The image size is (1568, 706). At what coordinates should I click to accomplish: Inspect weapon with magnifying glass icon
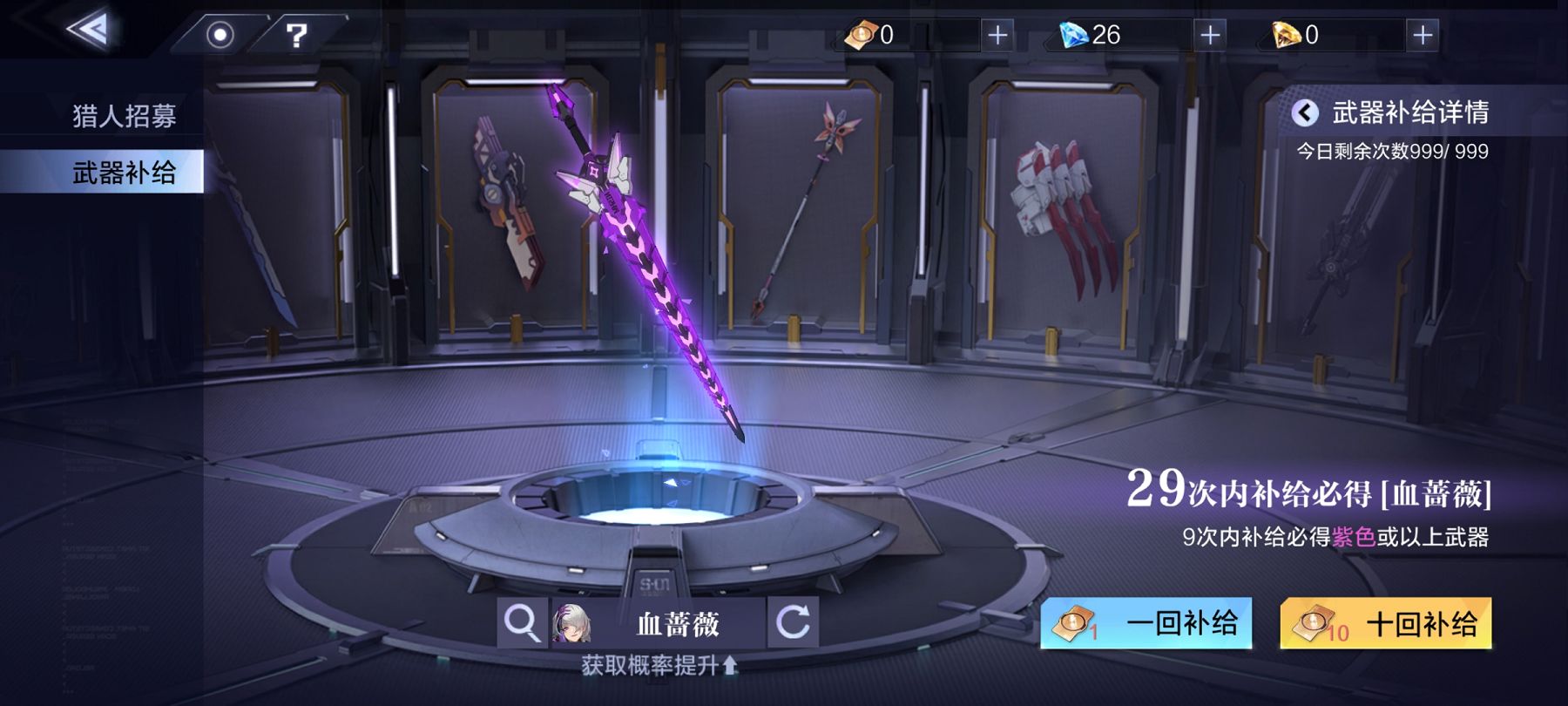[x=522, y=623]
